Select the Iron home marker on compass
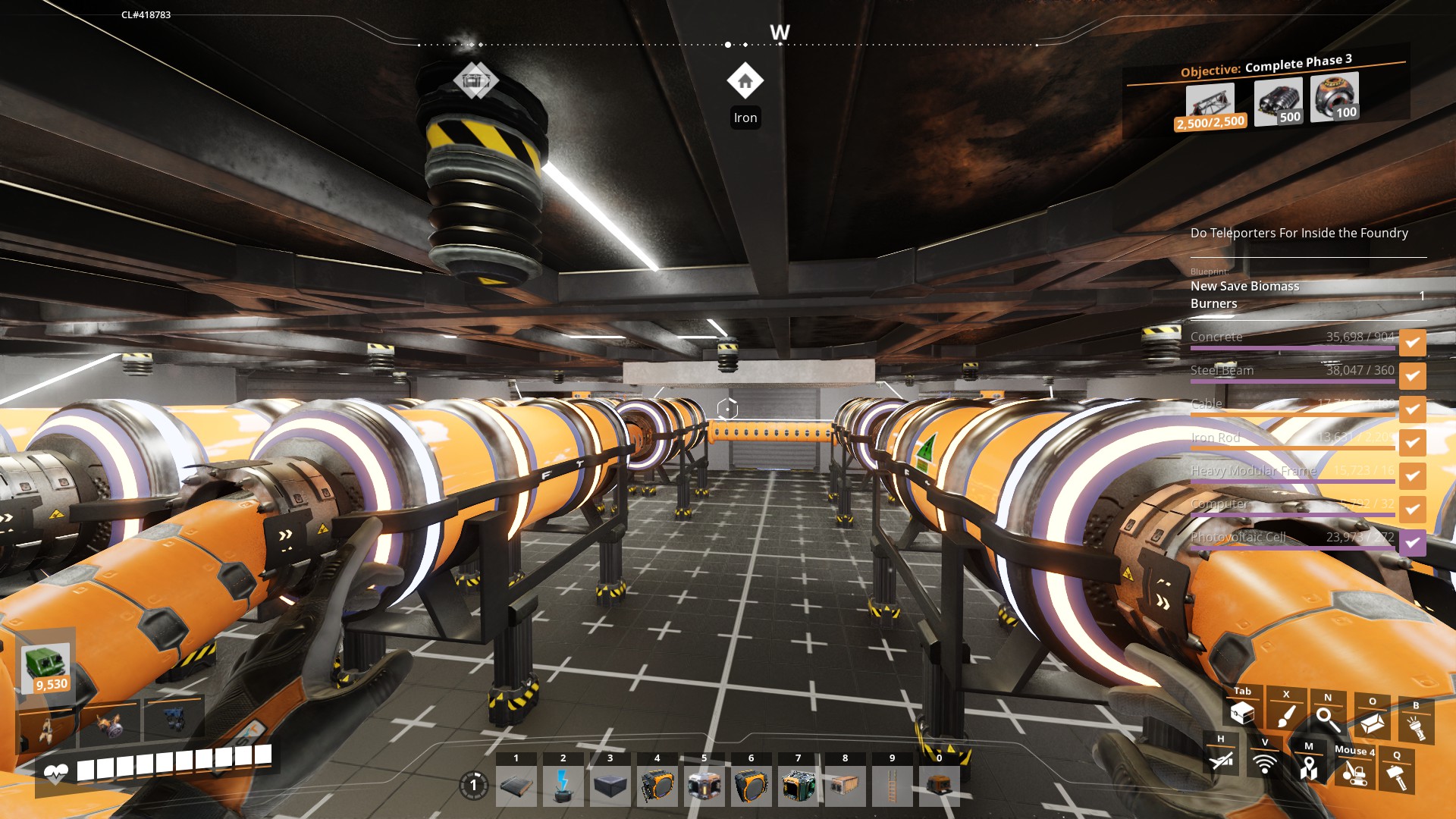Image resolution: width=1456 pixels, height=819 pixels. tap(745, 81)
